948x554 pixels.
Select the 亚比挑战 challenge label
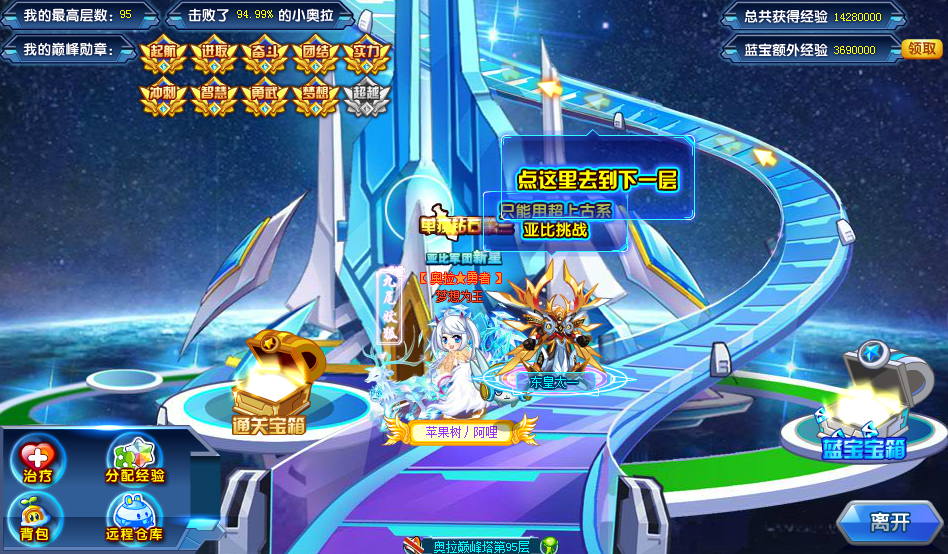[555, 230]
